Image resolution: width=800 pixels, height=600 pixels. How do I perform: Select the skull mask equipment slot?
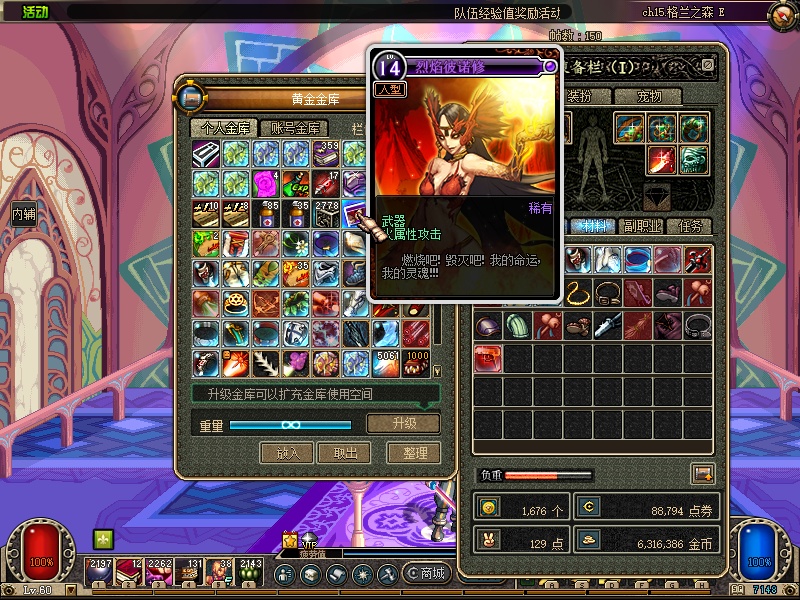tap(695, 159)
